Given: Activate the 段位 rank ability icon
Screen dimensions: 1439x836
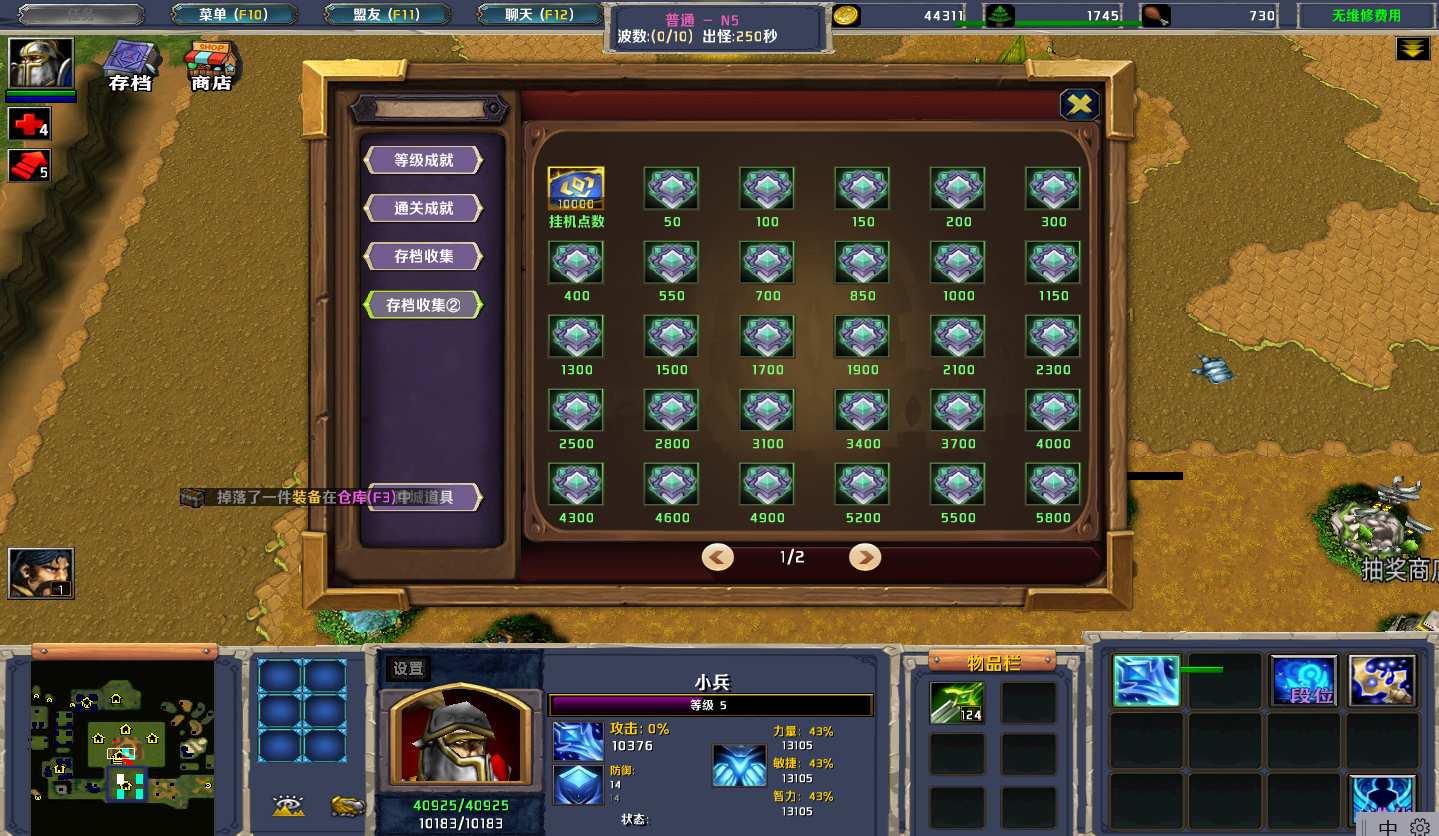Looking at the screenshot, I should coord(1304,681).
